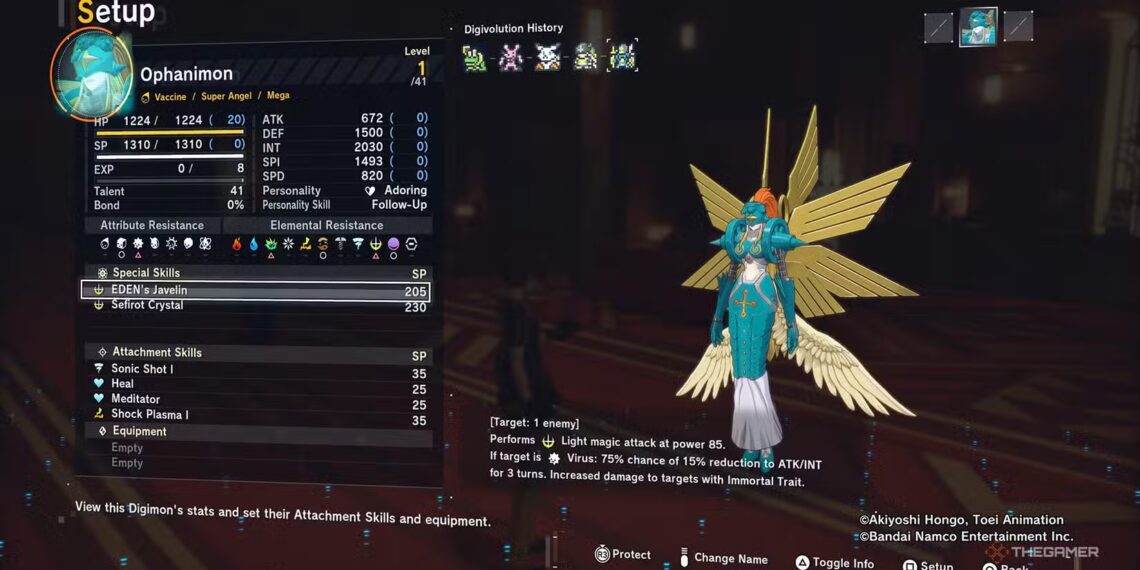The width and height of the screenshot is (1140, 570).
Task: Select the EDEN's Javelin special skill
Action: [x=255, y=291]
